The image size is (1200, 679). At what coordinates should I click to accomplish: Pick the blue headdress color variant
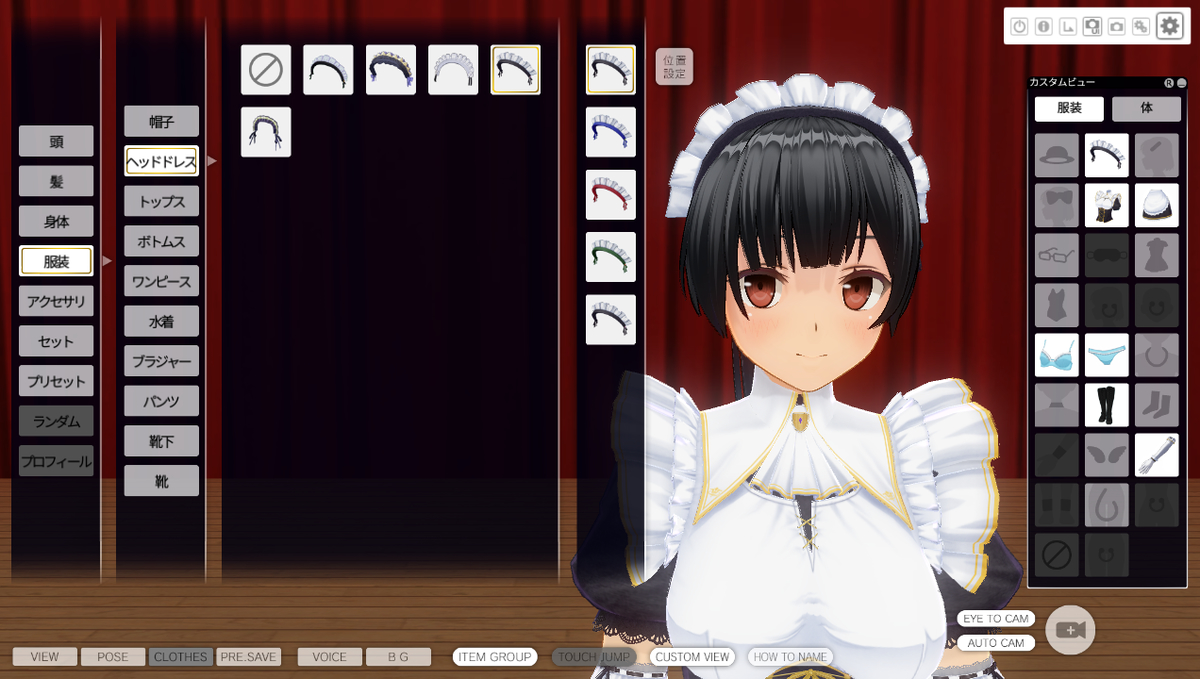pos(611,132)
